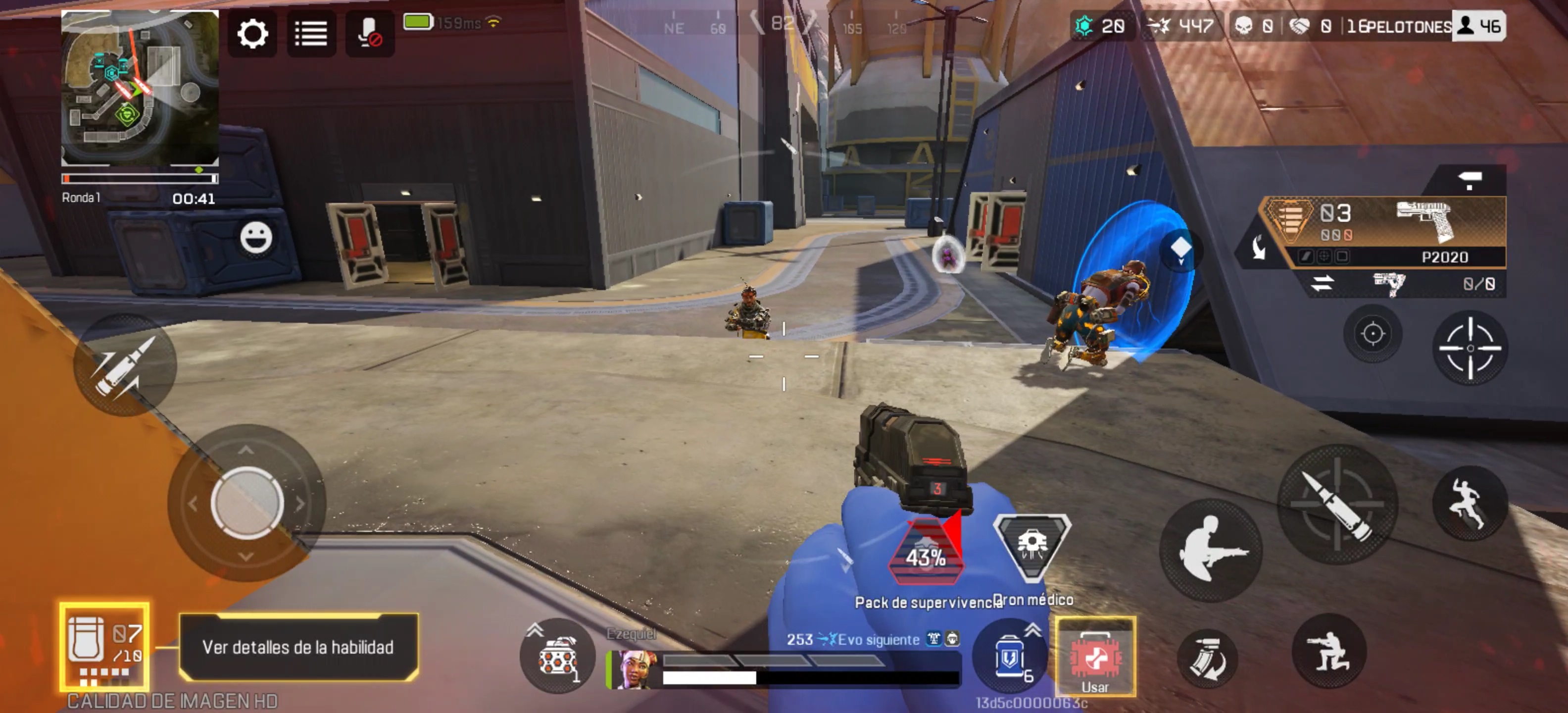The height and width of the screenshot is (713, 1568).
Task: Open the settings gear menu
Action: coord(252,34)
